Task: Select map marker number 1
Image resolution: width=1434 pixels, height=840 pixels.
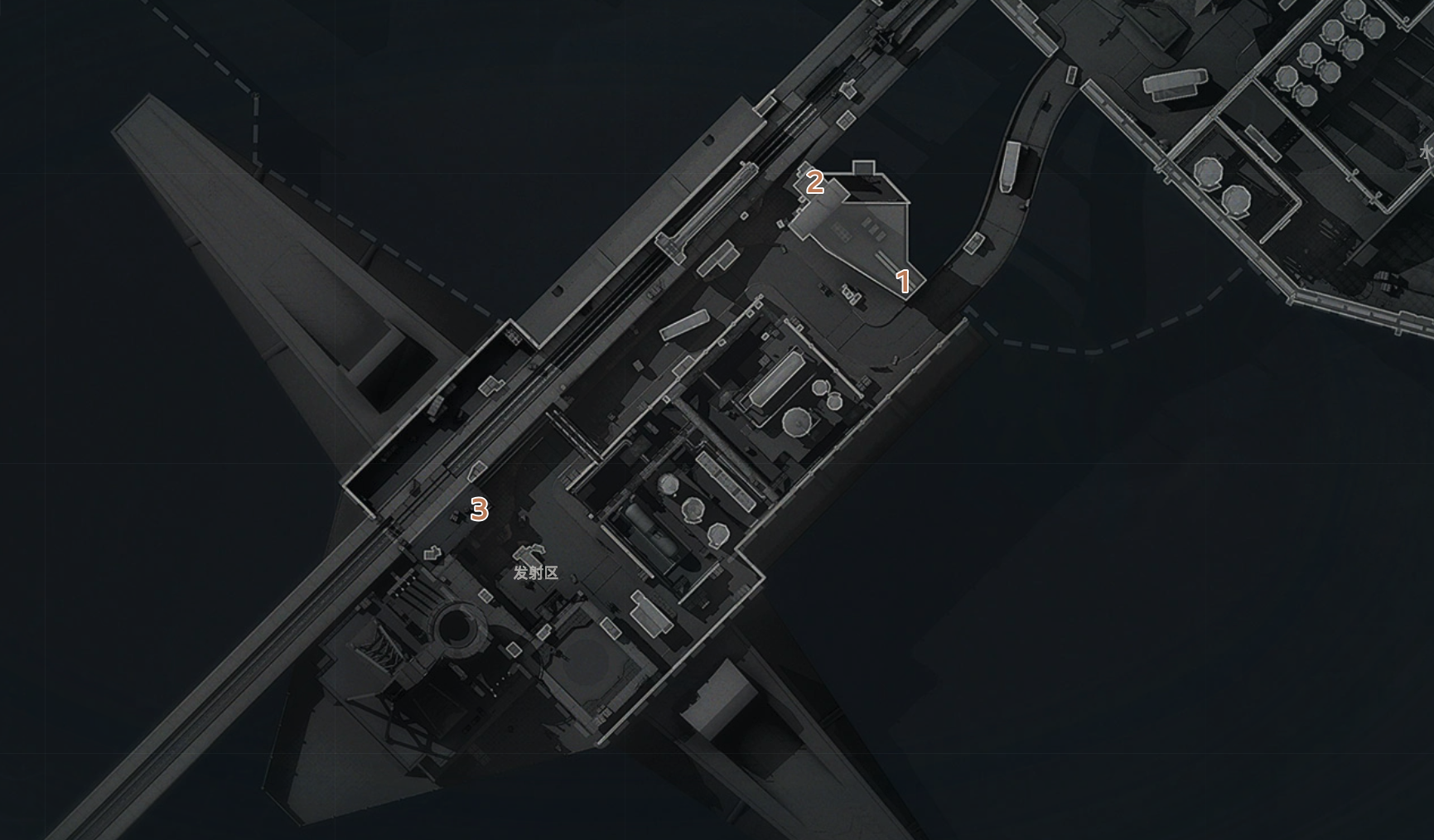Action: pos(904,282)
